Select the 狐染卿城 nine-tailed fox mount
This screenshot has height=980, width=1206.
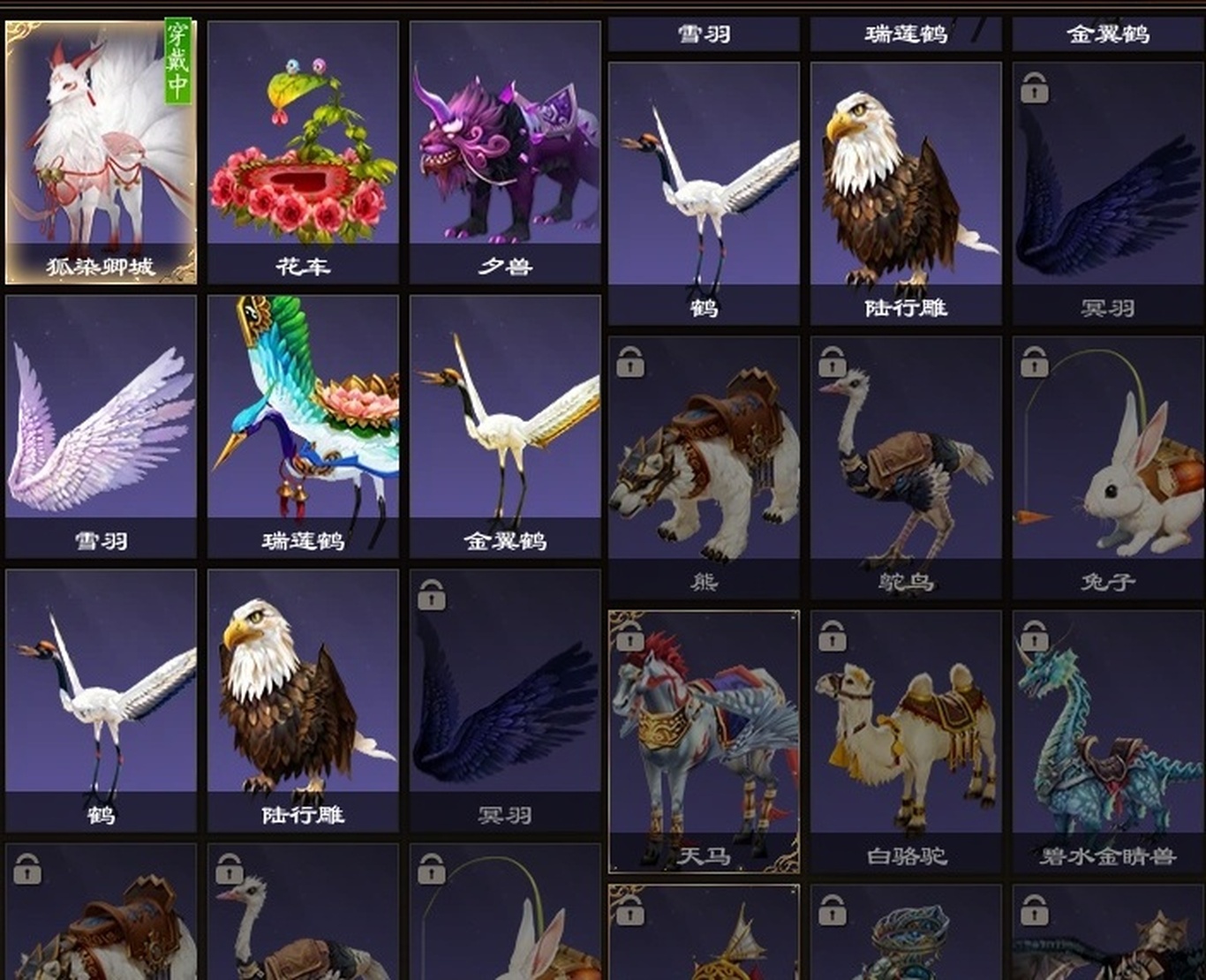[x=101, y=152]
